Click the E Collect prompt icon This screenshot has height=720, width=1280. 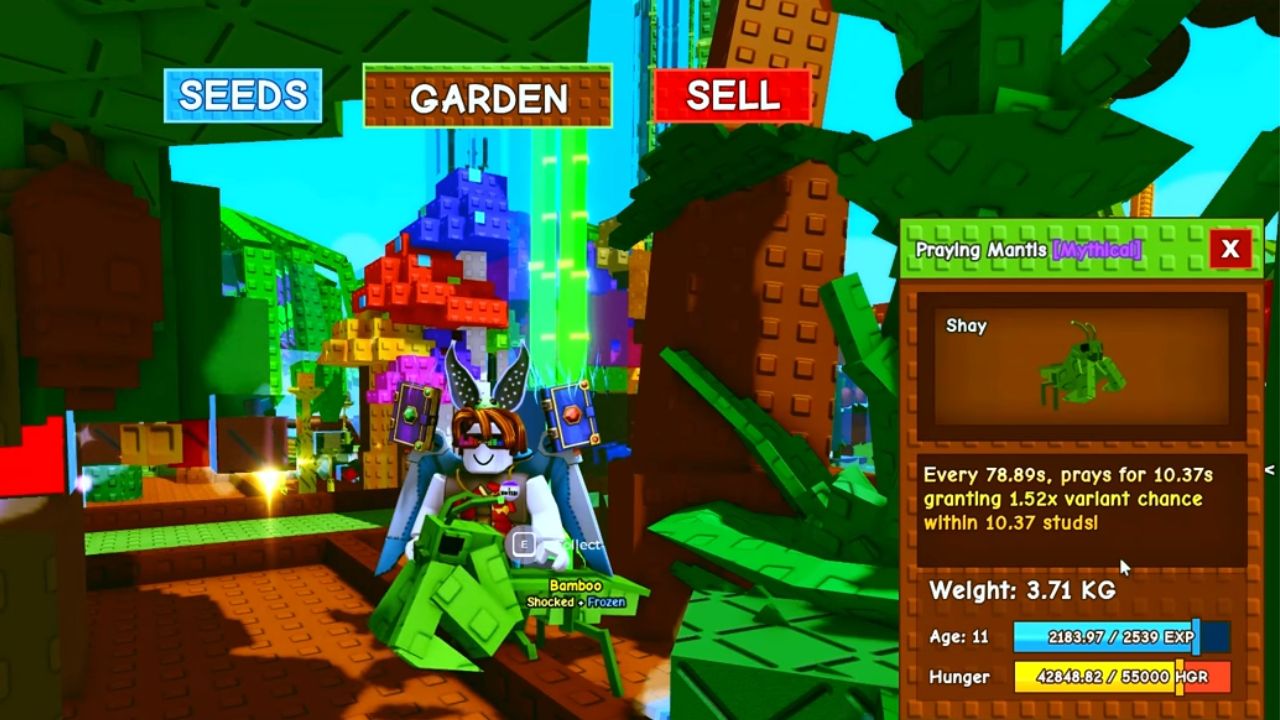pos(524,543)
